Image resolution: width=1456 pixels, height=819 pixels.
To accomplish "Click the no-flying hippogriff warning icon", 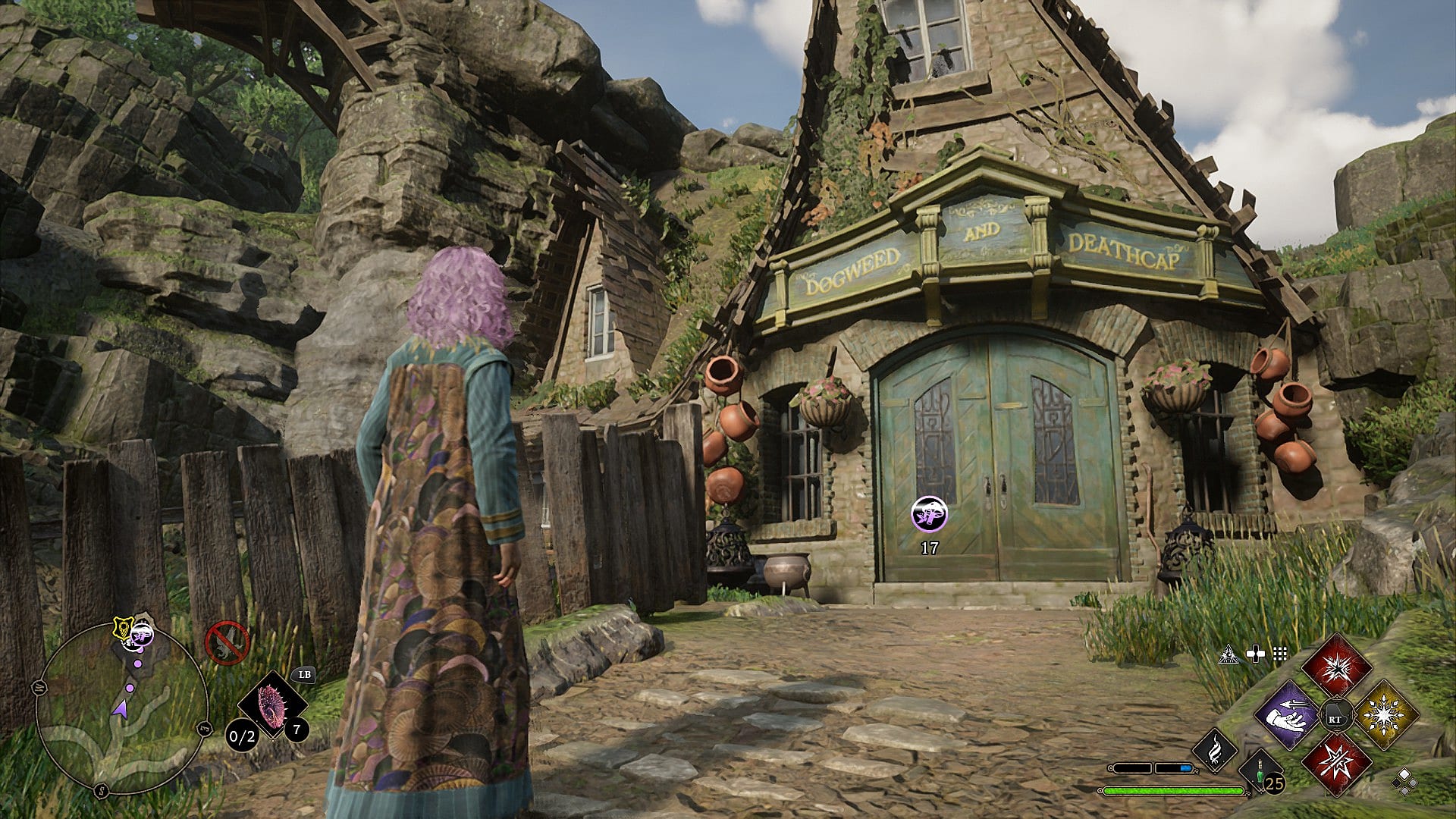I will [227, 642].
